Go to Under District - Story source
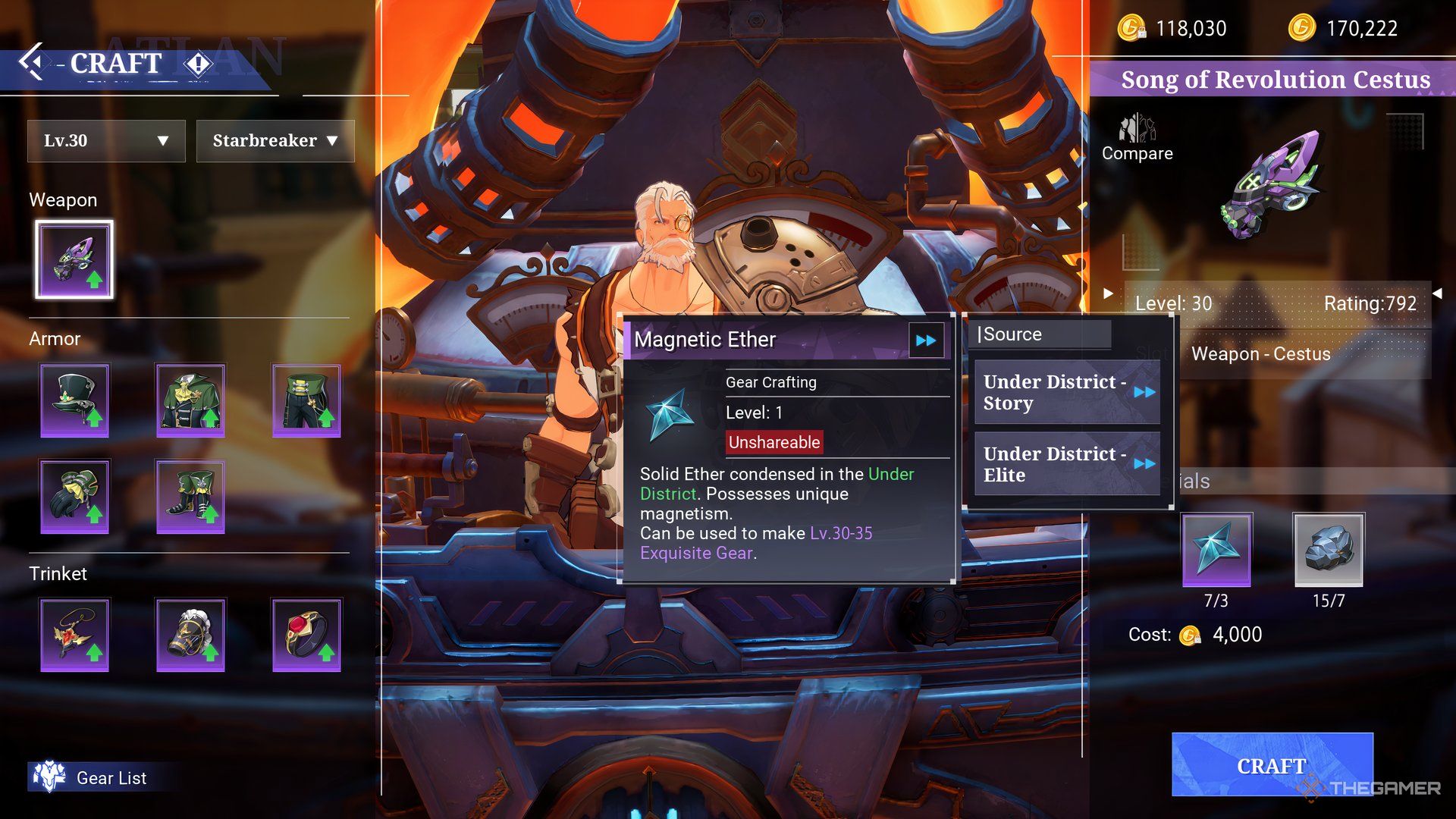1456x819 pixels. point(1067,392)
